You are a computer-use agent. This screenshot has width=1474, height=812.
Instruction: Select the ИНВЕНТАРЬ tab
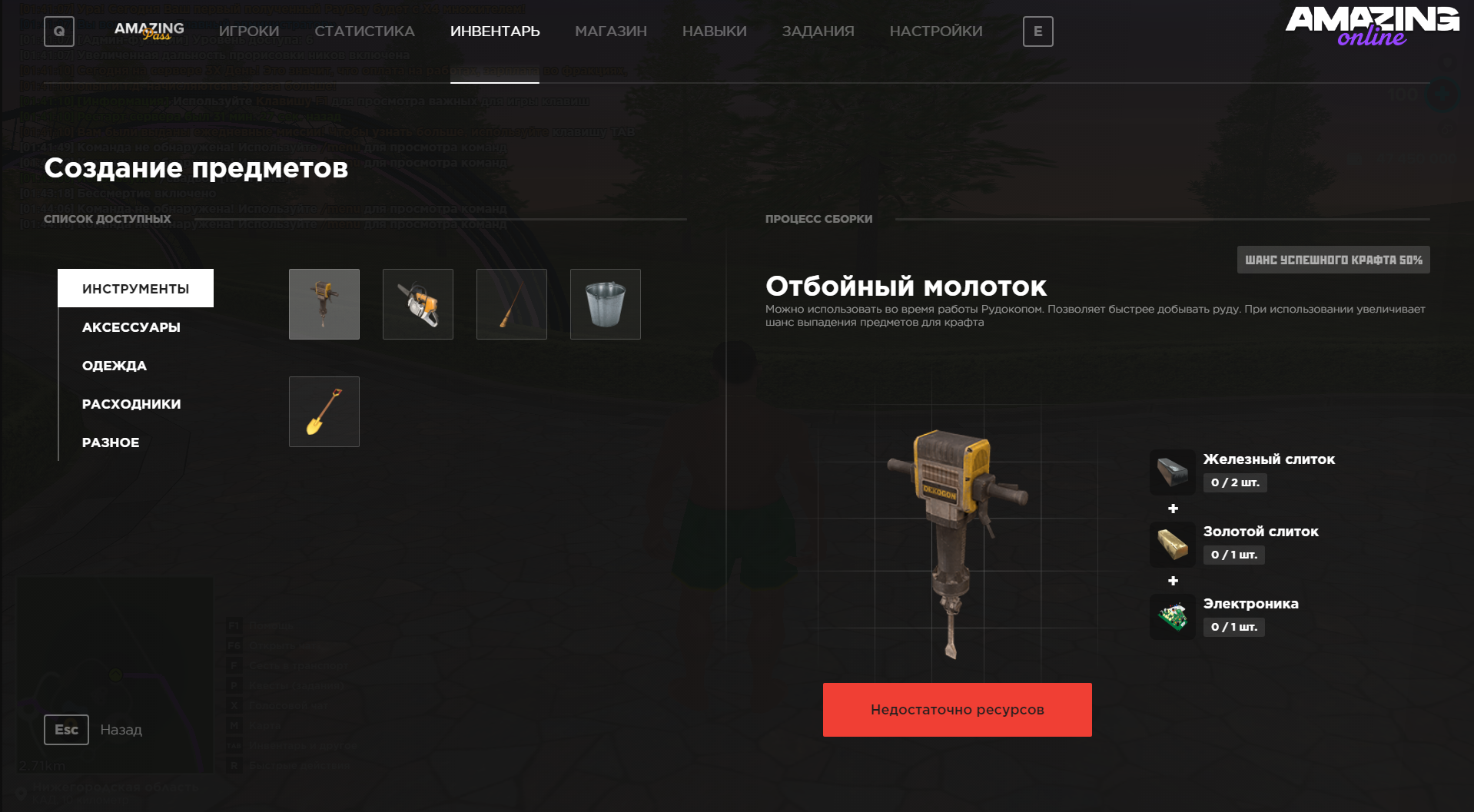click(x=495, y=31)
